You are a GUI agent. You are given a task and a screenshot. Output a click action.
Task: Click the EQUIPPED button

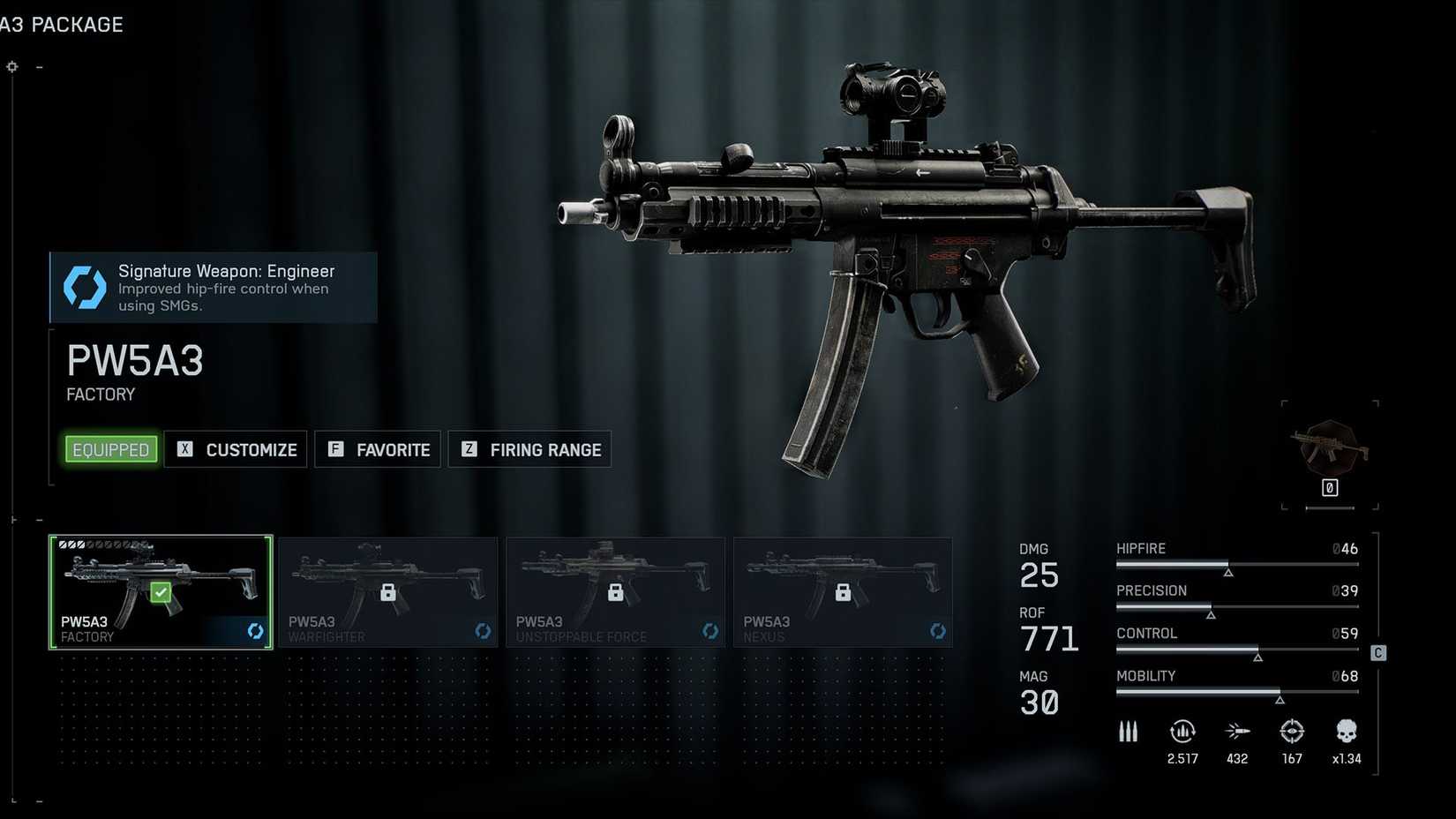pos(111,449)
